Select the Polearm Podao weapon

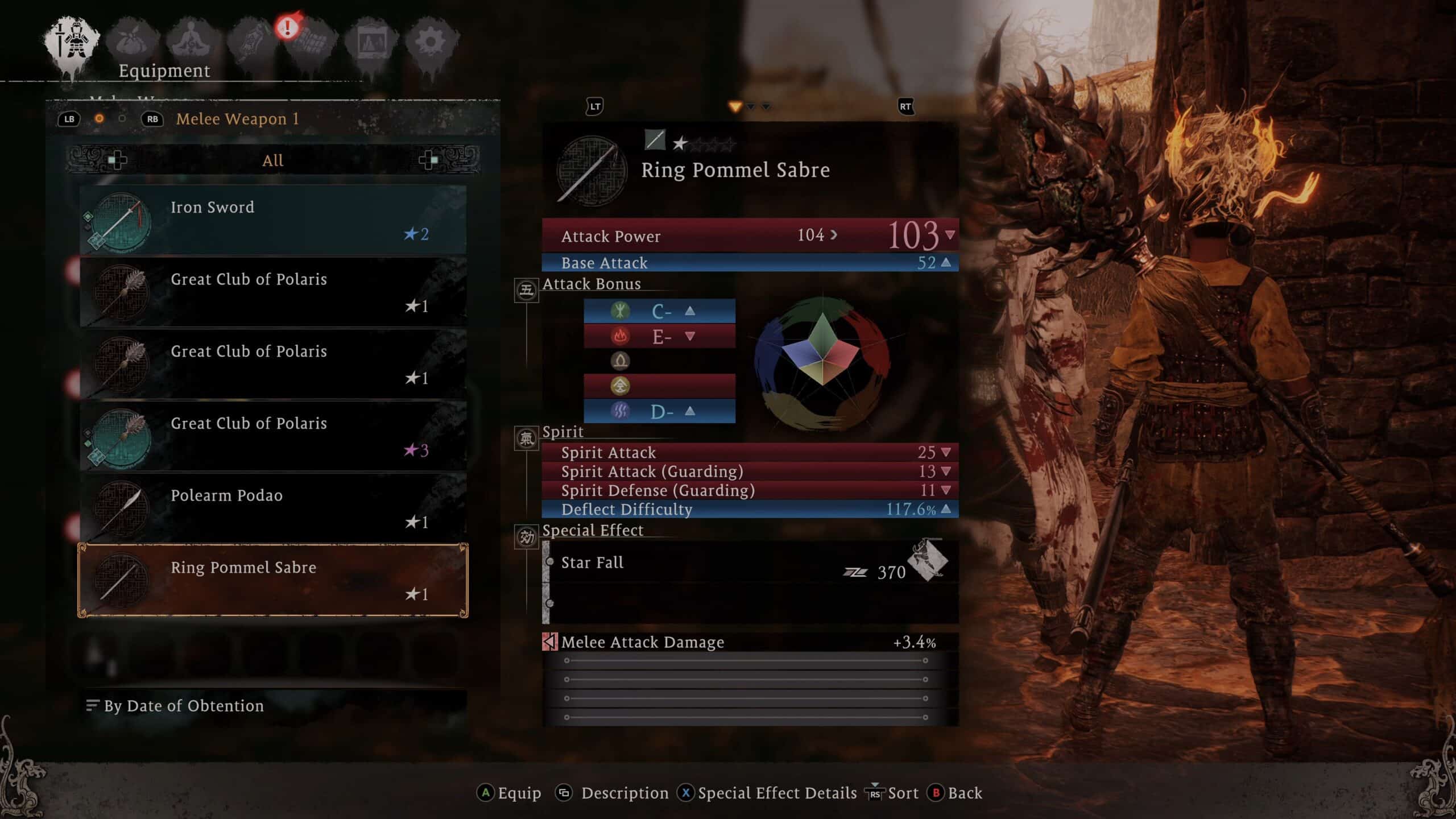pyautogui.click(x=273, y=508)
